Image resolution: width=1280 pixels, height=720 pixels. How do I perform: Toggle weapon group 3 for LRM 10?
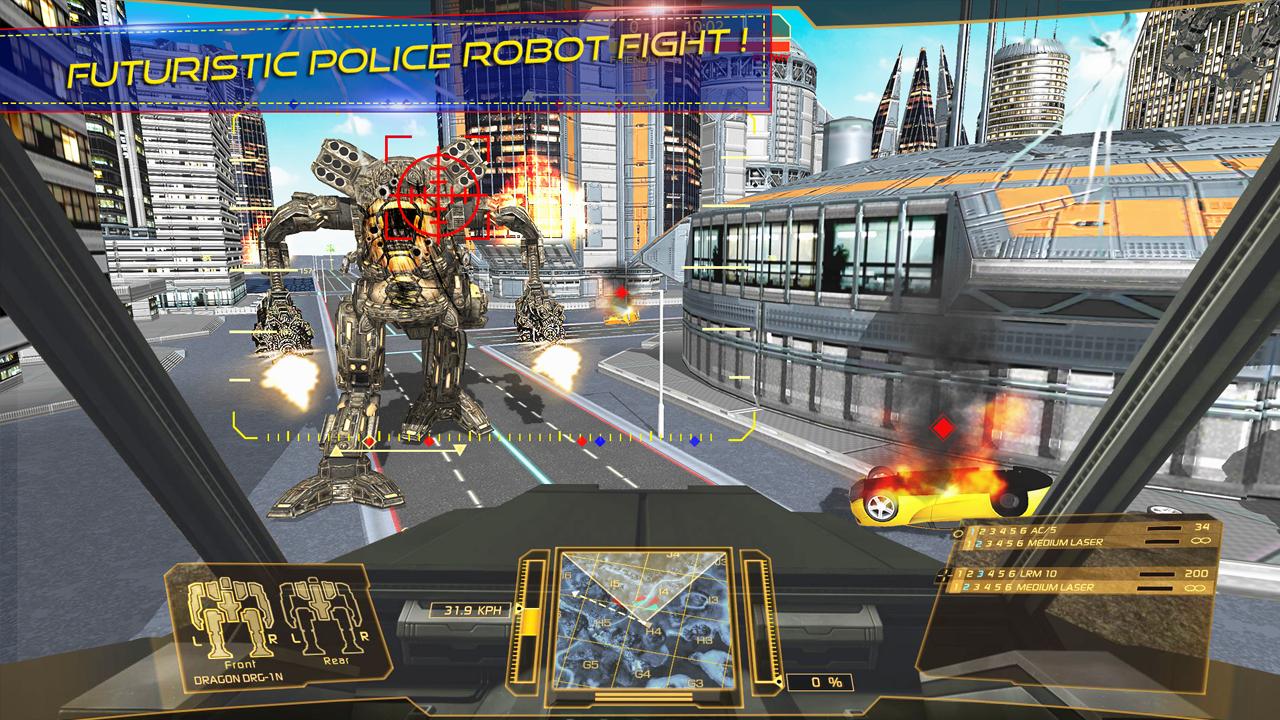pyautogui.click(x=981, y=574)
